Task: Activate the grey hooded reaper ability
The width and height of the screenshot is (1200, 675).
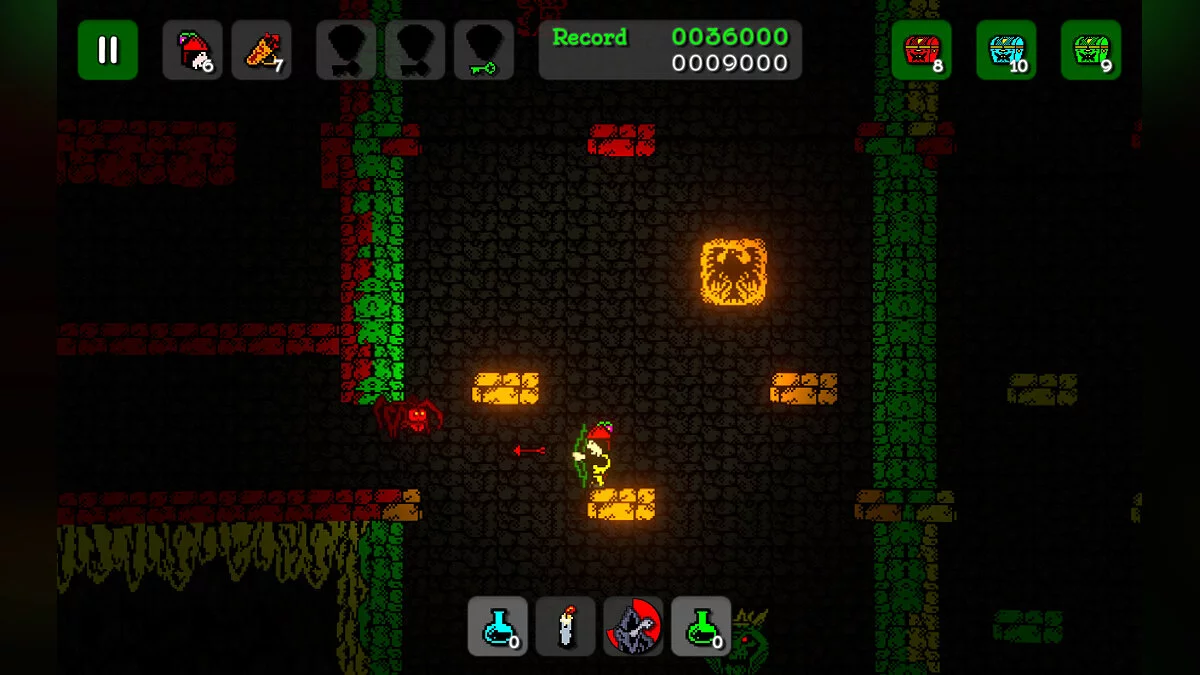Action: pyautogui.click(x=634, y=627)
